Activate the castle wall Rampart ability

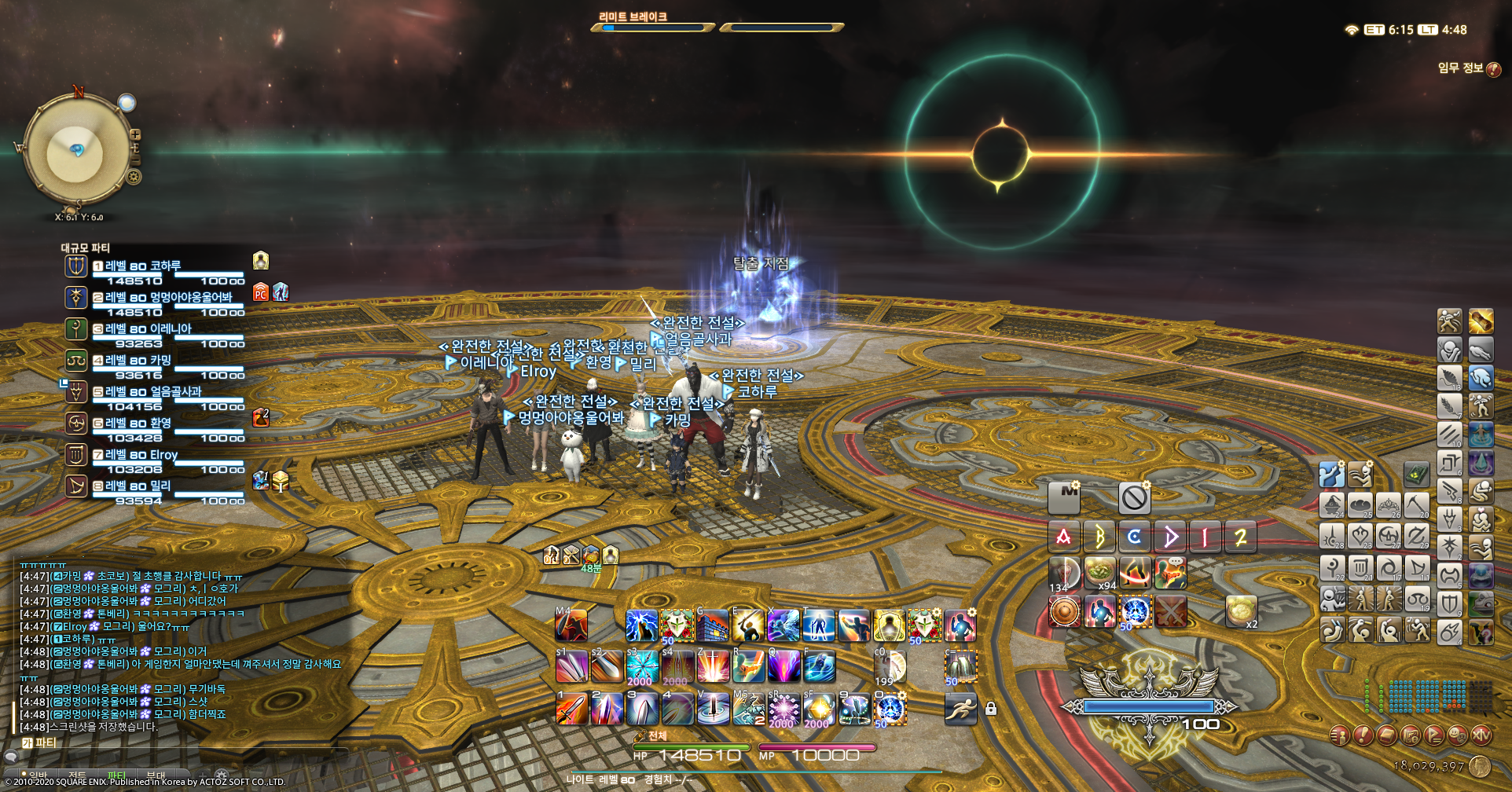point(713,626)
